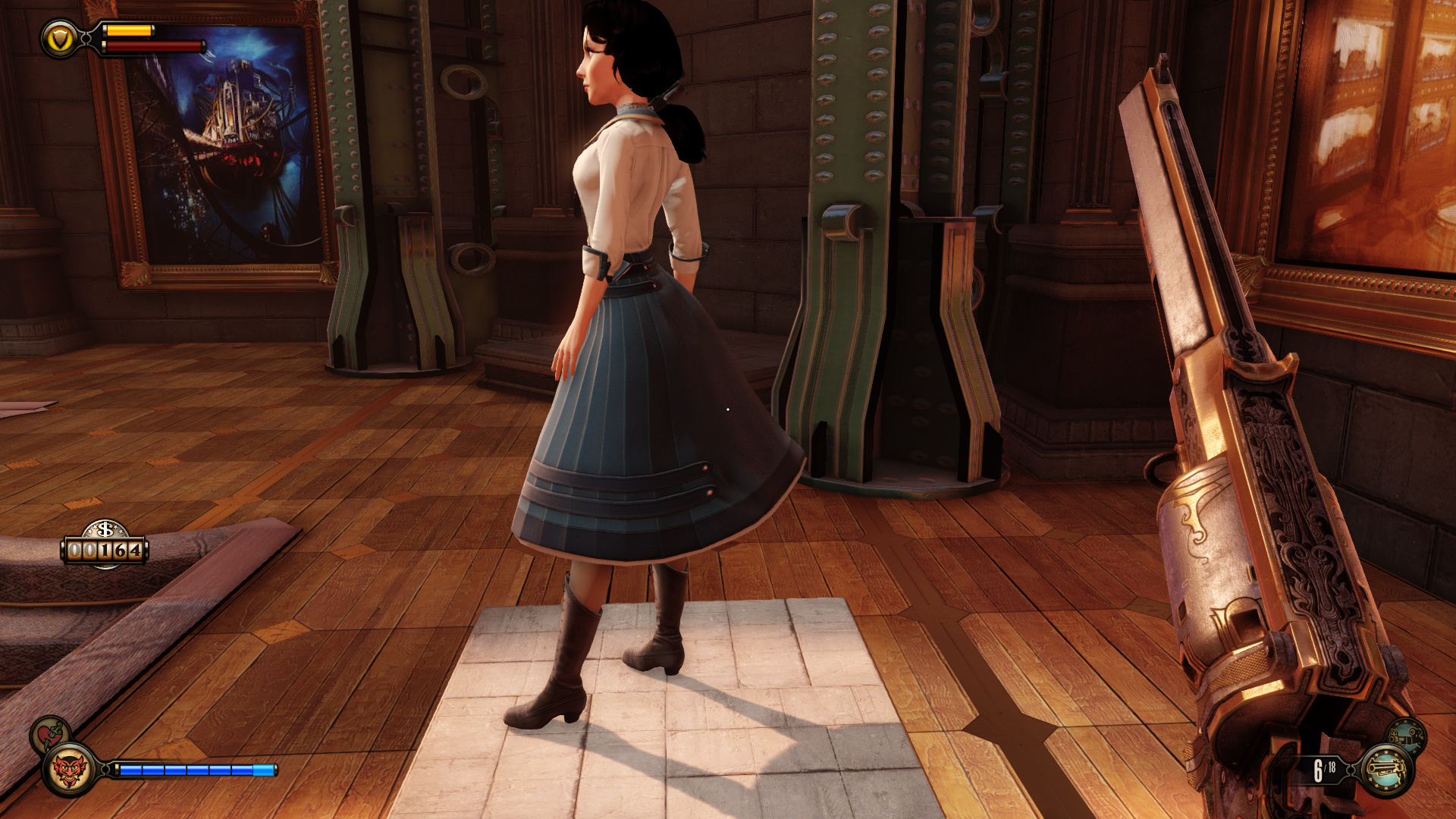Select the Devil's Kiss vigor icon
Image resolution: width=1456 pixels, height=819 pixels.
point(70,770)
